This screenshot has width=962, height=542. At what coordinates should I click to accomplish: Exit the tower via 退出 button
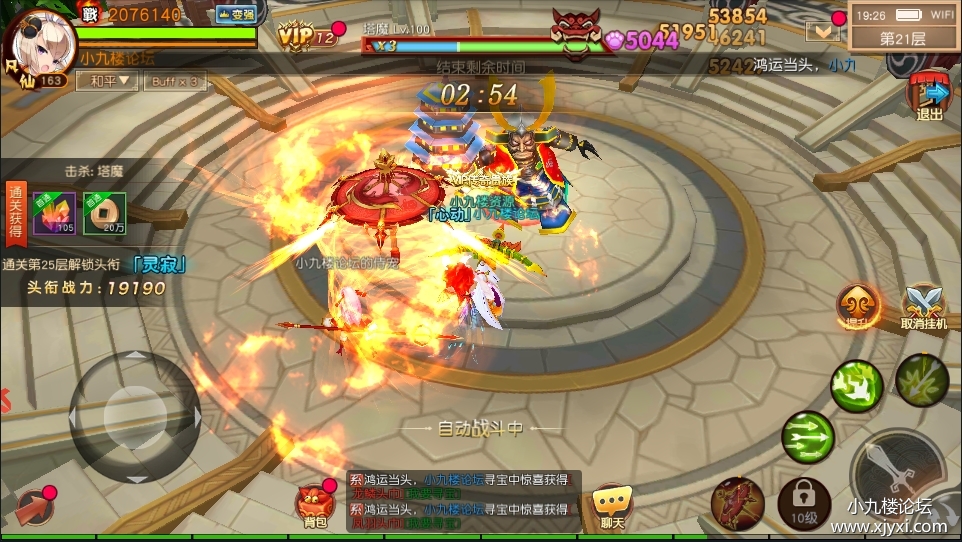(930, 97)
